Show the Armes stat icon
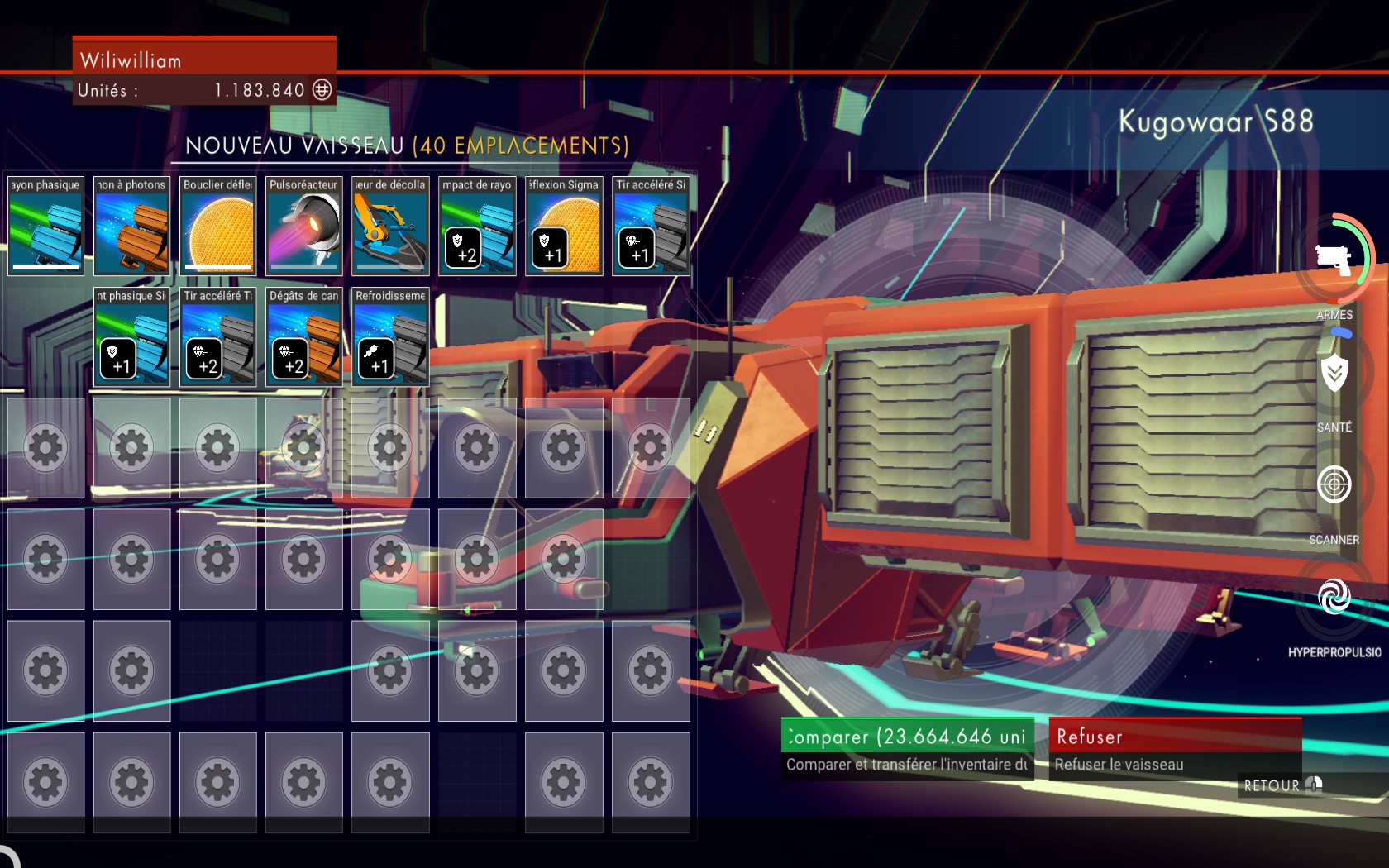This screenshot has width=1389, height=868. click(x=1334, y=259)
